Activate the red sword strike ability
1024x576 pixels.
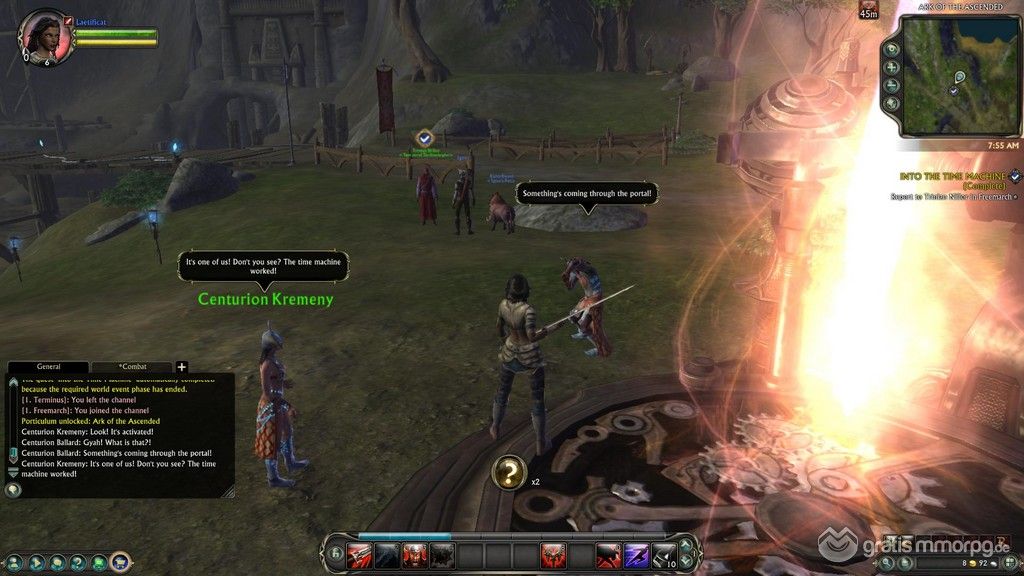click(x=359, y=557)
